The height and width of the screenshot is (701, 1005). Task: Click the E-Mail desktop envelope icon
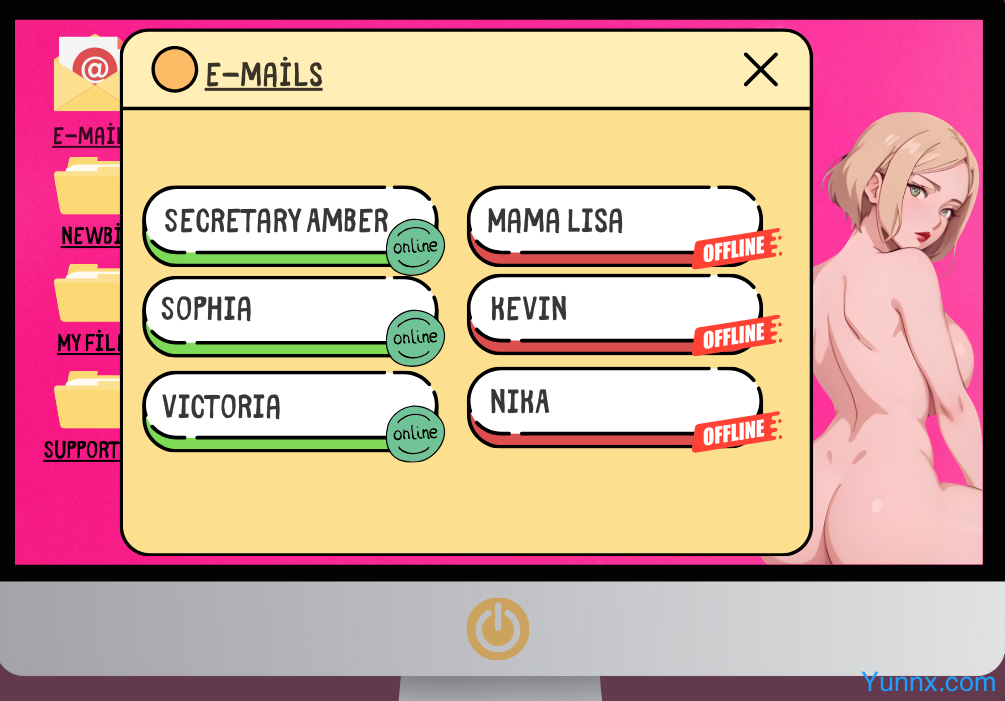point(88,76)
